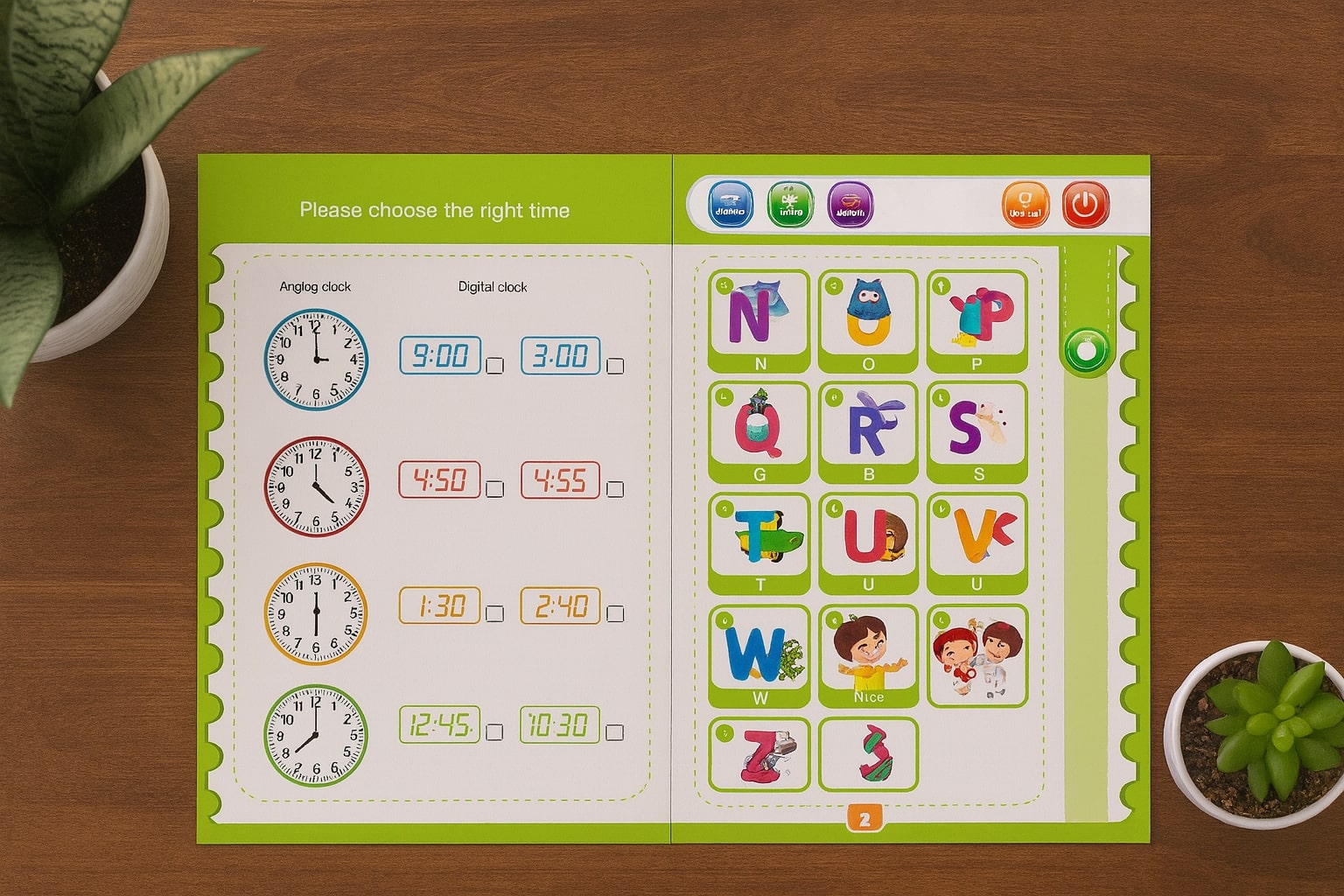Tap the purple button in the top bar
The height and width of the screenshot is (896, 1344).
coord(850,206)
